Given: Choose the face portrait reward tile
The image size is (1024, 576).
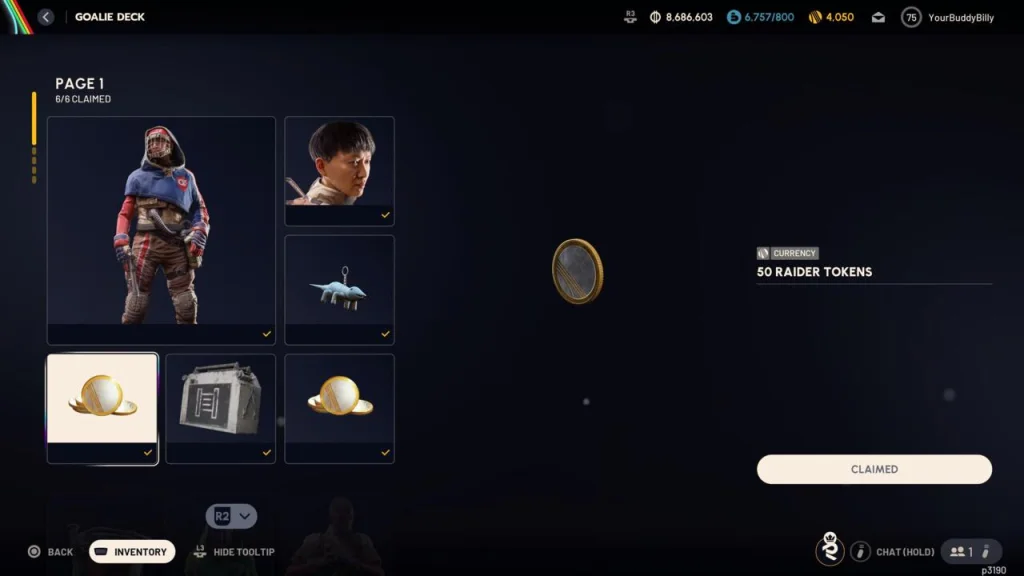Looking at the screenshot, I should pos(339,170).
